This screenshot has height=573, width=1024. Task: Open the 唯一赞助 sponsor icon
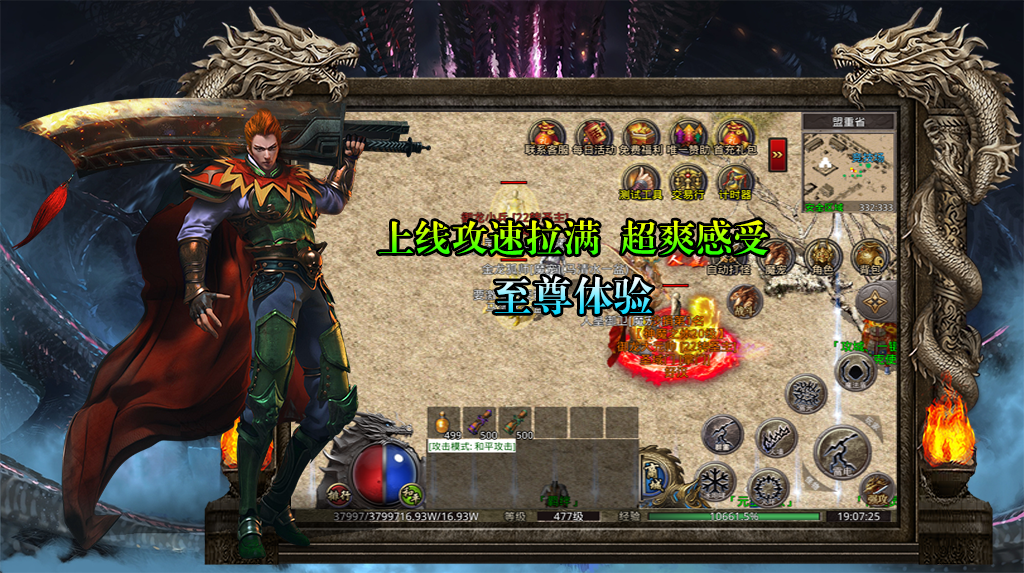(688, 136)
